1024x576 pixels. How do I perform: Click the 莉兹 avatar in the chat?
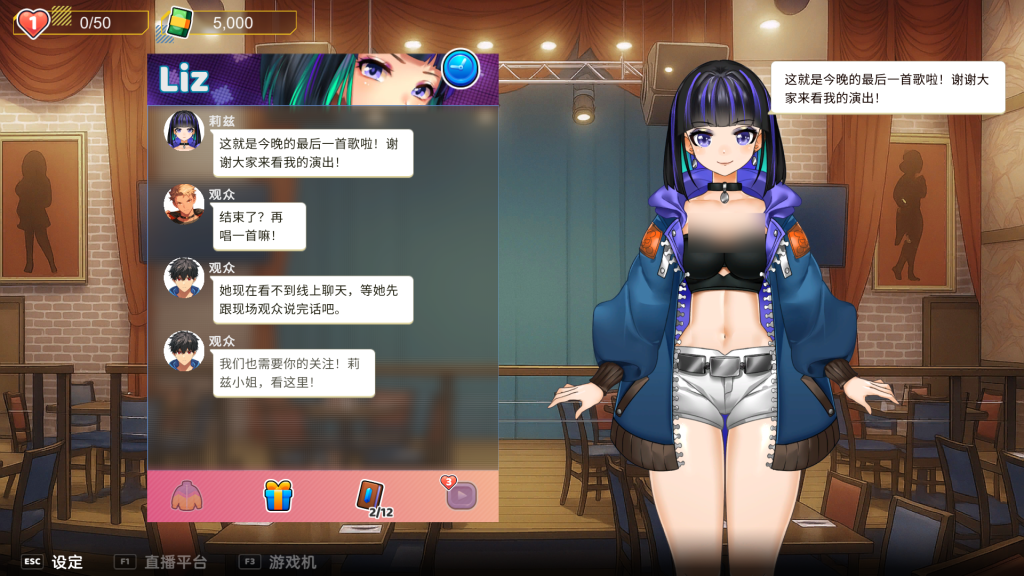click(184, 131)
